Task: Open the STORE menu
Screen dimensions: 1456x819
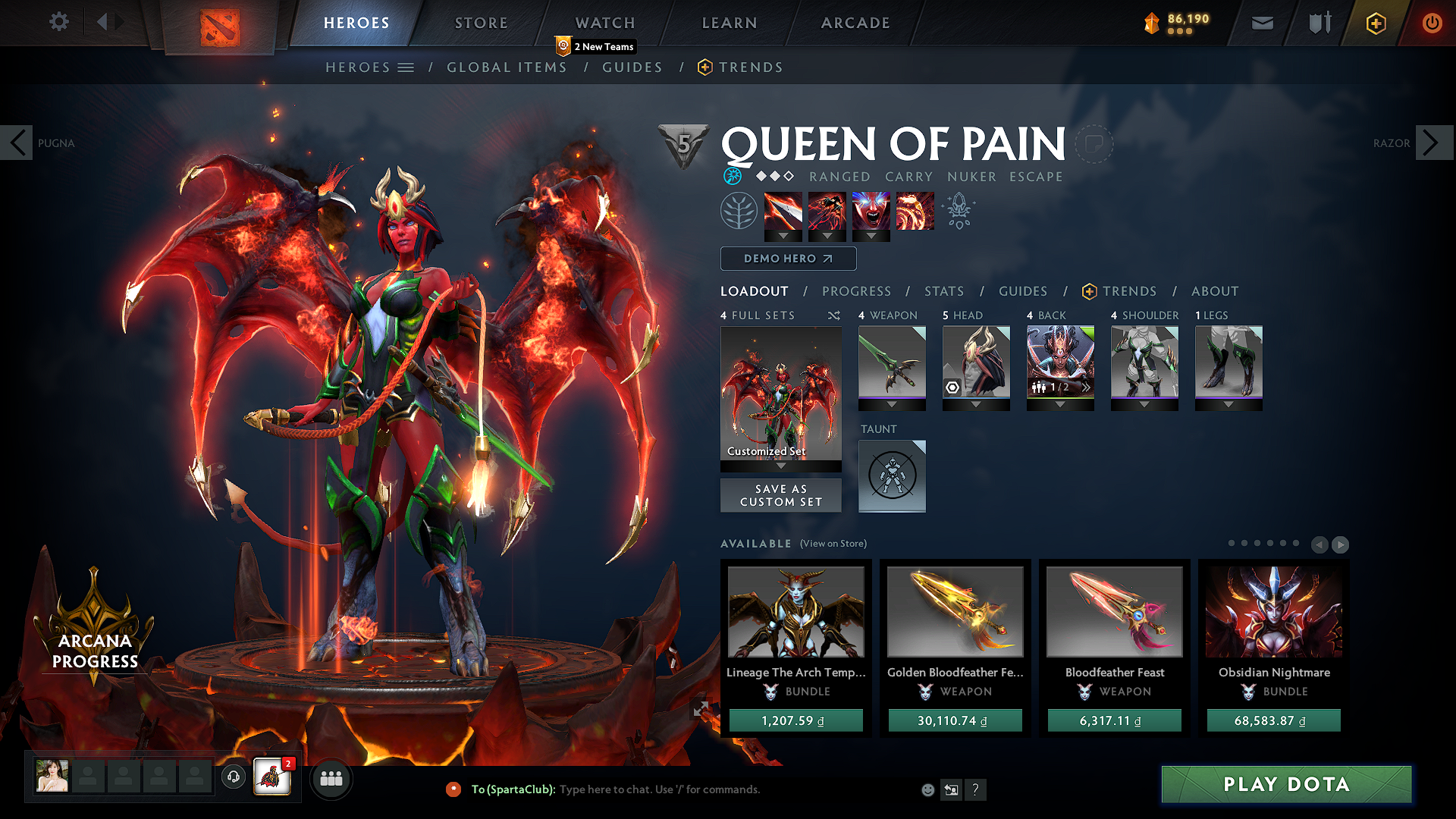Action: tap(480, 23)
